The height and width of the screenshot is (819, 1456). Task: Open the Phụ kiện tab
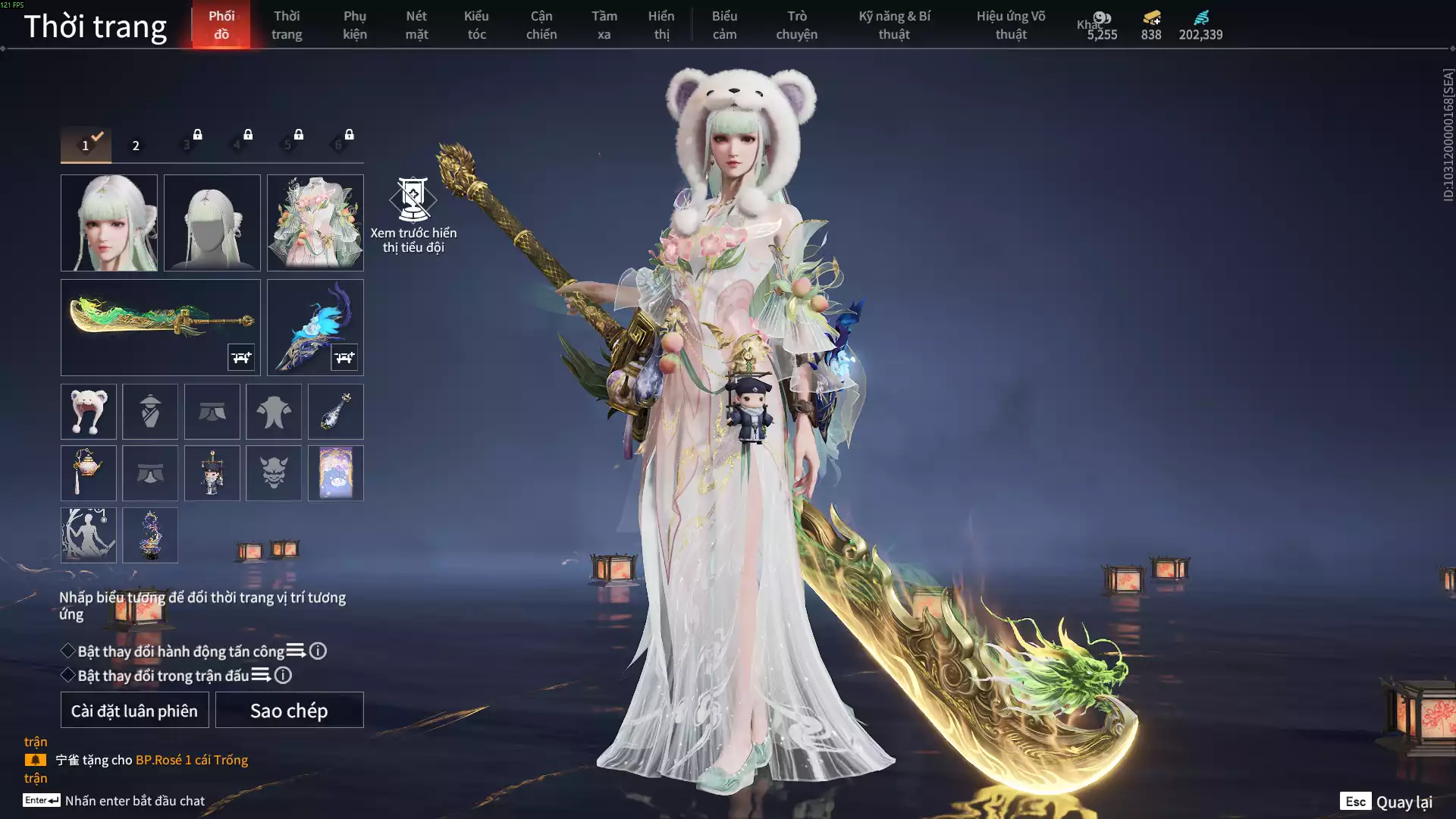(354, 25)
